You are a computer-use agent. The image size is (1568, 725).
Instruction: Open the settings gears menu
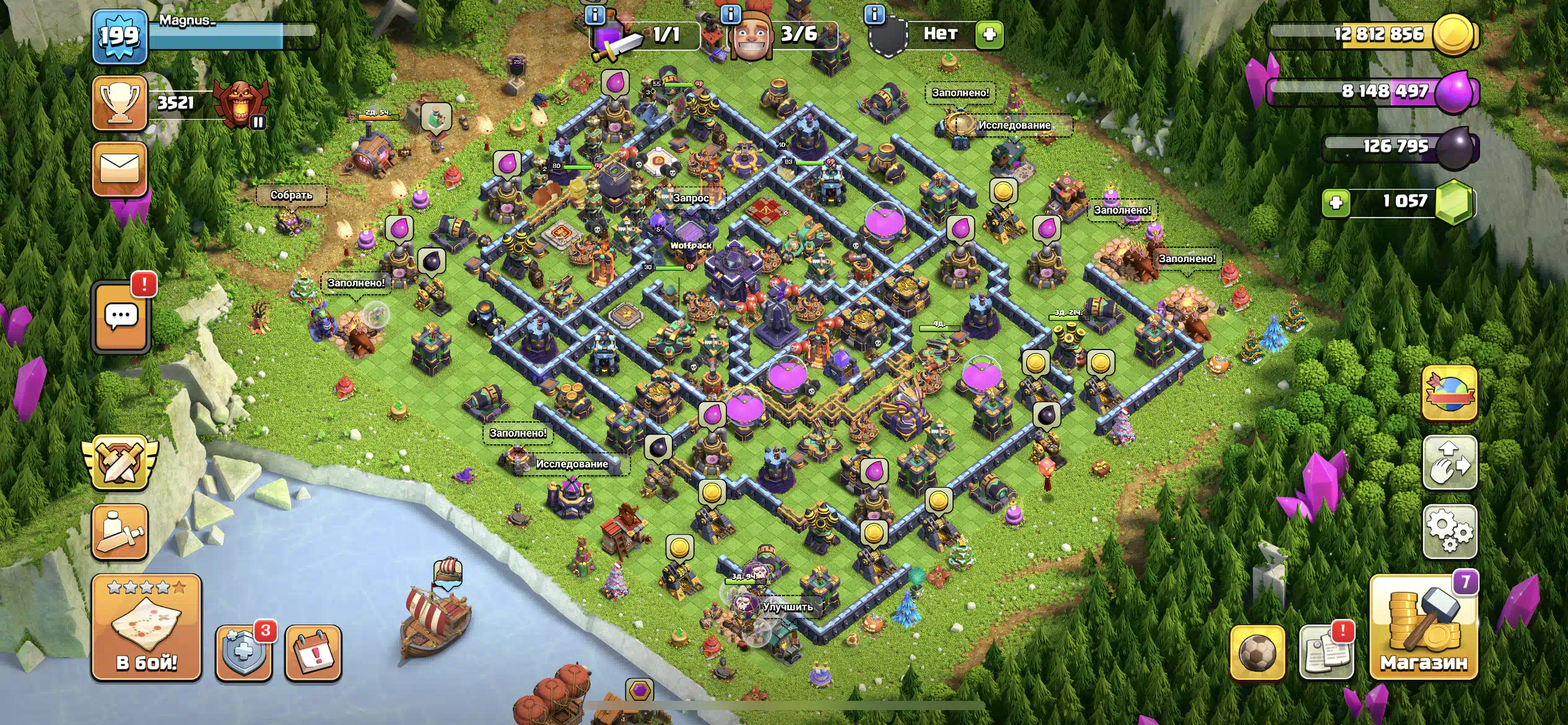(x=1450, y=532)
